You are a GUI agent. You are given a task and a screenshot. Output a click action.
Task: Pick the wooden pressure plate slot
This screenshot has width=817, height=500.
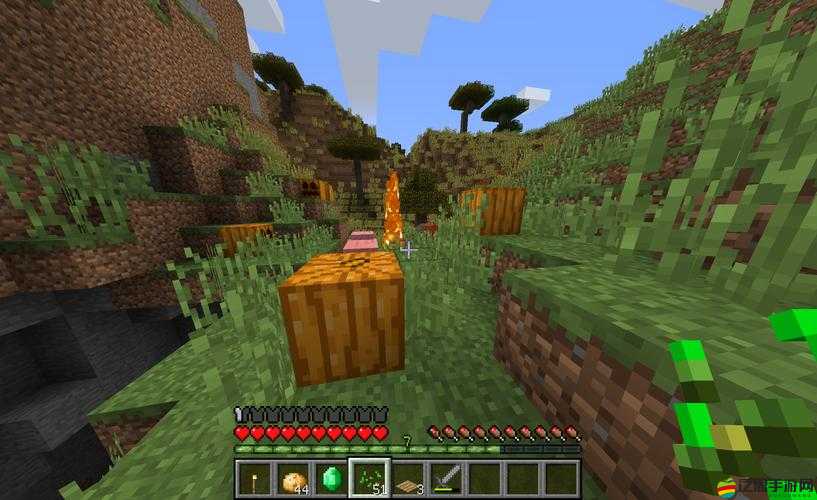click(406, 477)
